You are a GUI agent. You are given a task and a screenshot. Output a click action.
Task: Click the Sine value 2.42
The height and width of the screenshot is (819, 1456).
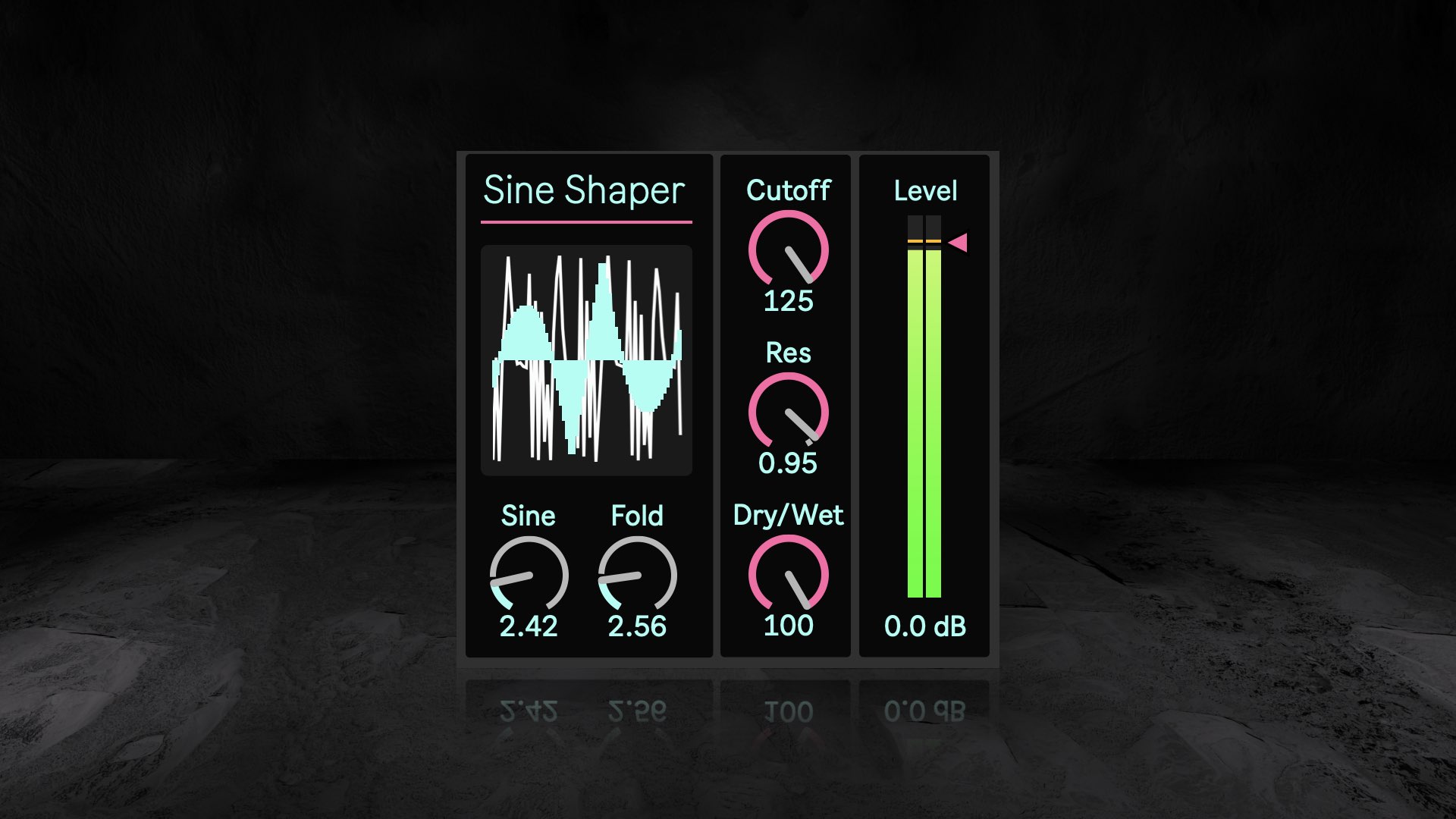(529, 626)
